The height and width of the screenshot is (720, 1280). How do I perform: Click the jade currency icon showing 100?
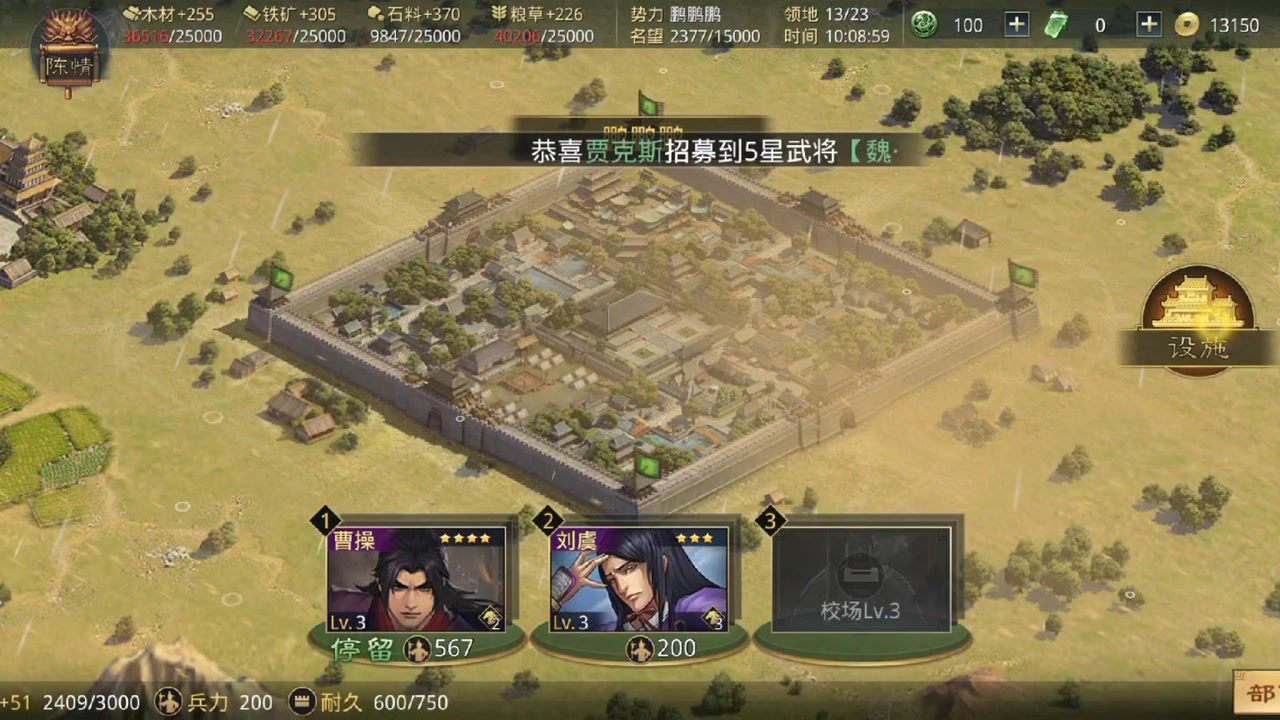click(925, 24)
